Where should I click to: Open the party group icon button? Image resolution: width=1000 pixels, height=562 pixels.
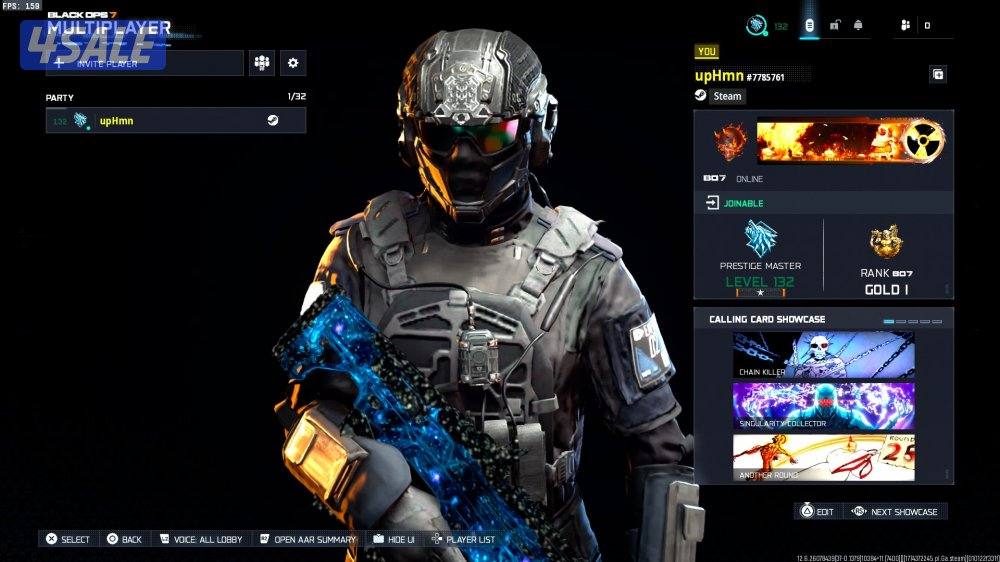pos(262,63)
